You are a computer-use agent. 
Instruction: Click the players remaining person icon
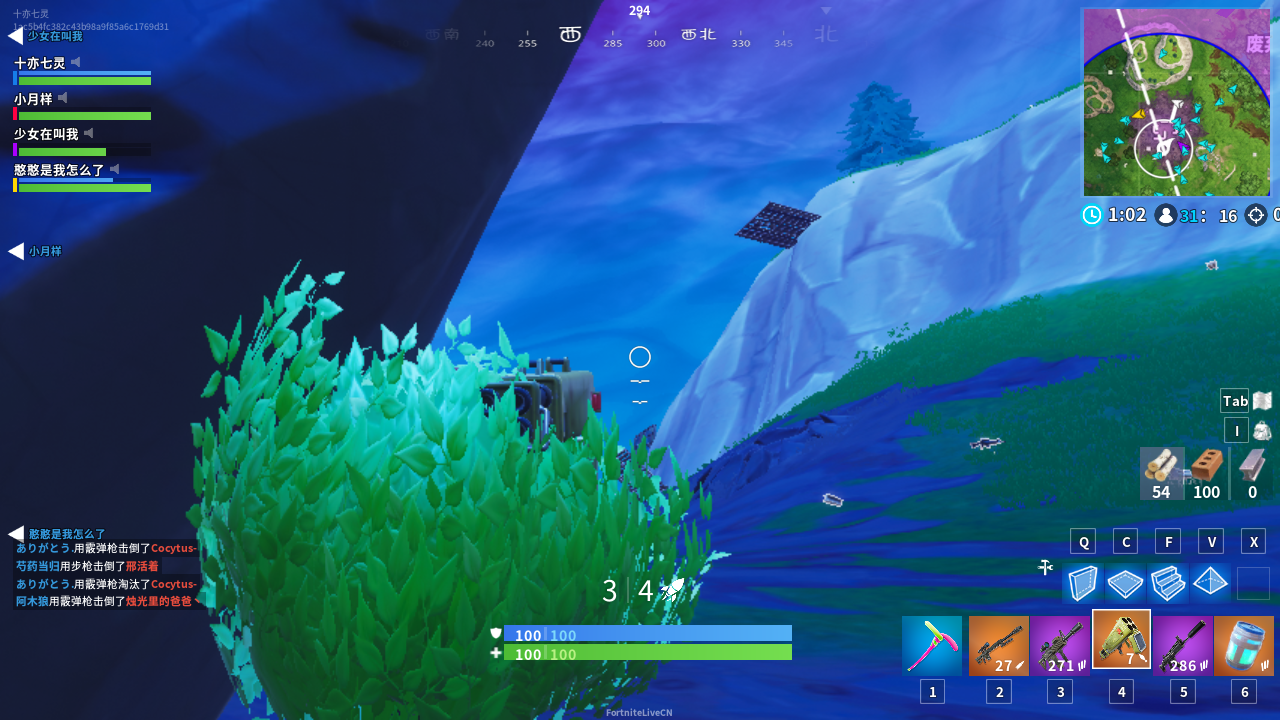[x=1165, y=214]
